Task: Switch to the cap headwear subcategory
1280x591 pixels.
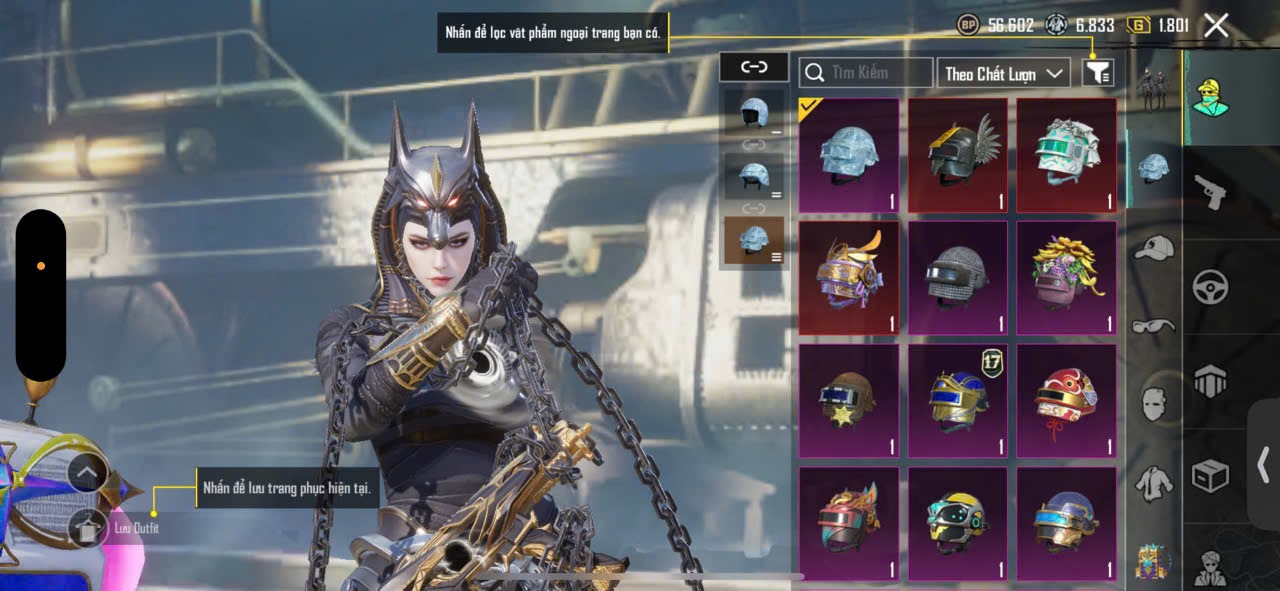Action: tap(1154, 248)
